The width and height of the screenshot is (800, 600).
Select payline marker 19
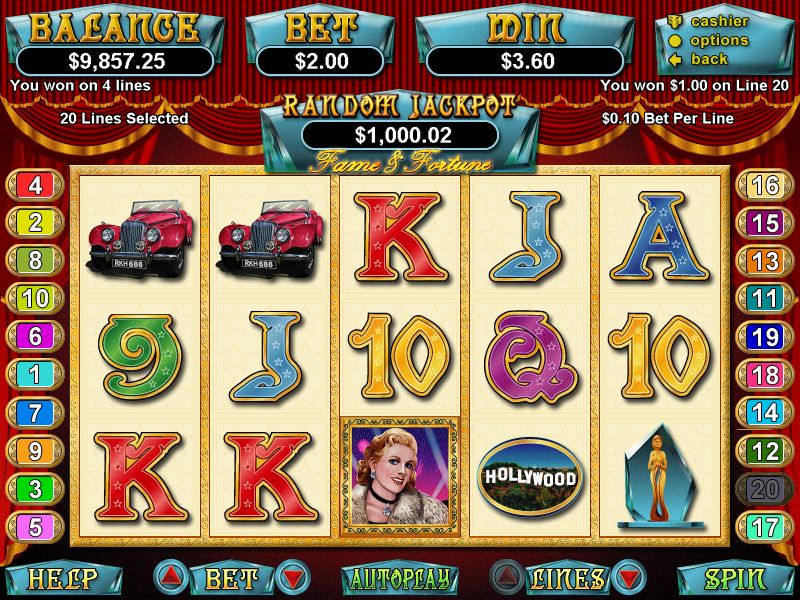[765, 336]
